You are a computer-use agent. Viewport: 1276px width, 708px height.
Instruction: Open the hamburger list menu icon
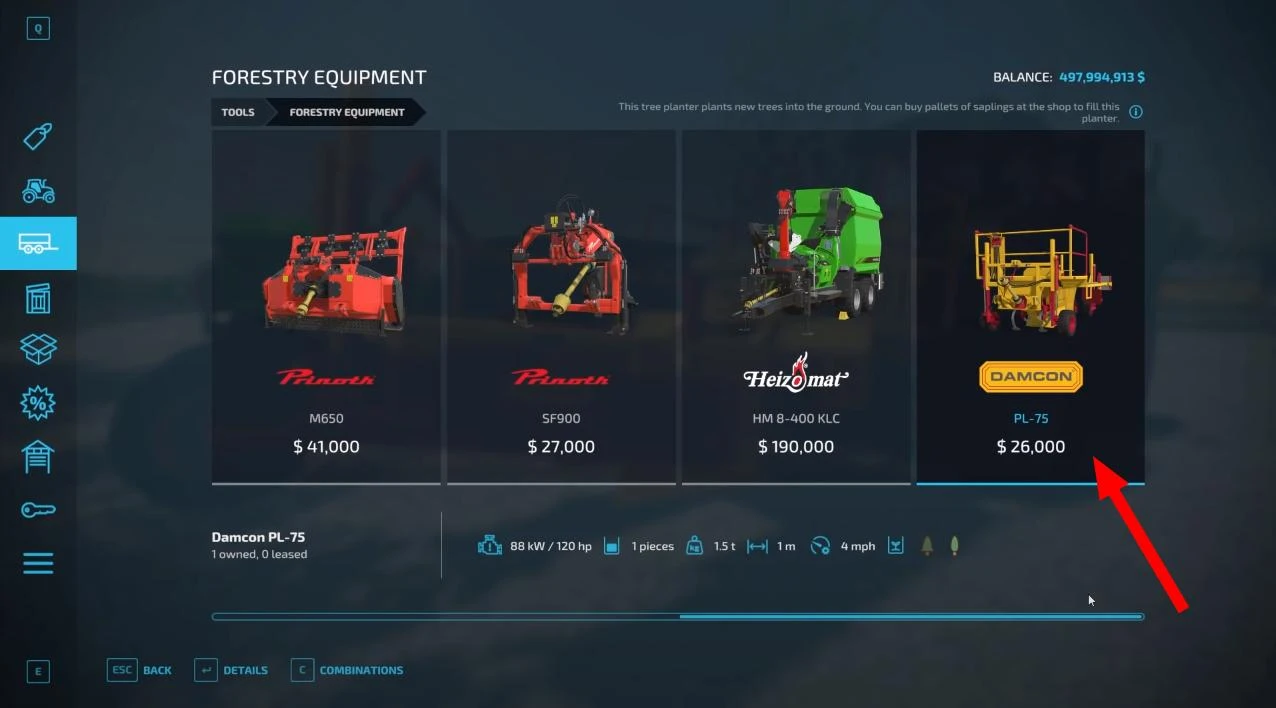pos(38,563)
